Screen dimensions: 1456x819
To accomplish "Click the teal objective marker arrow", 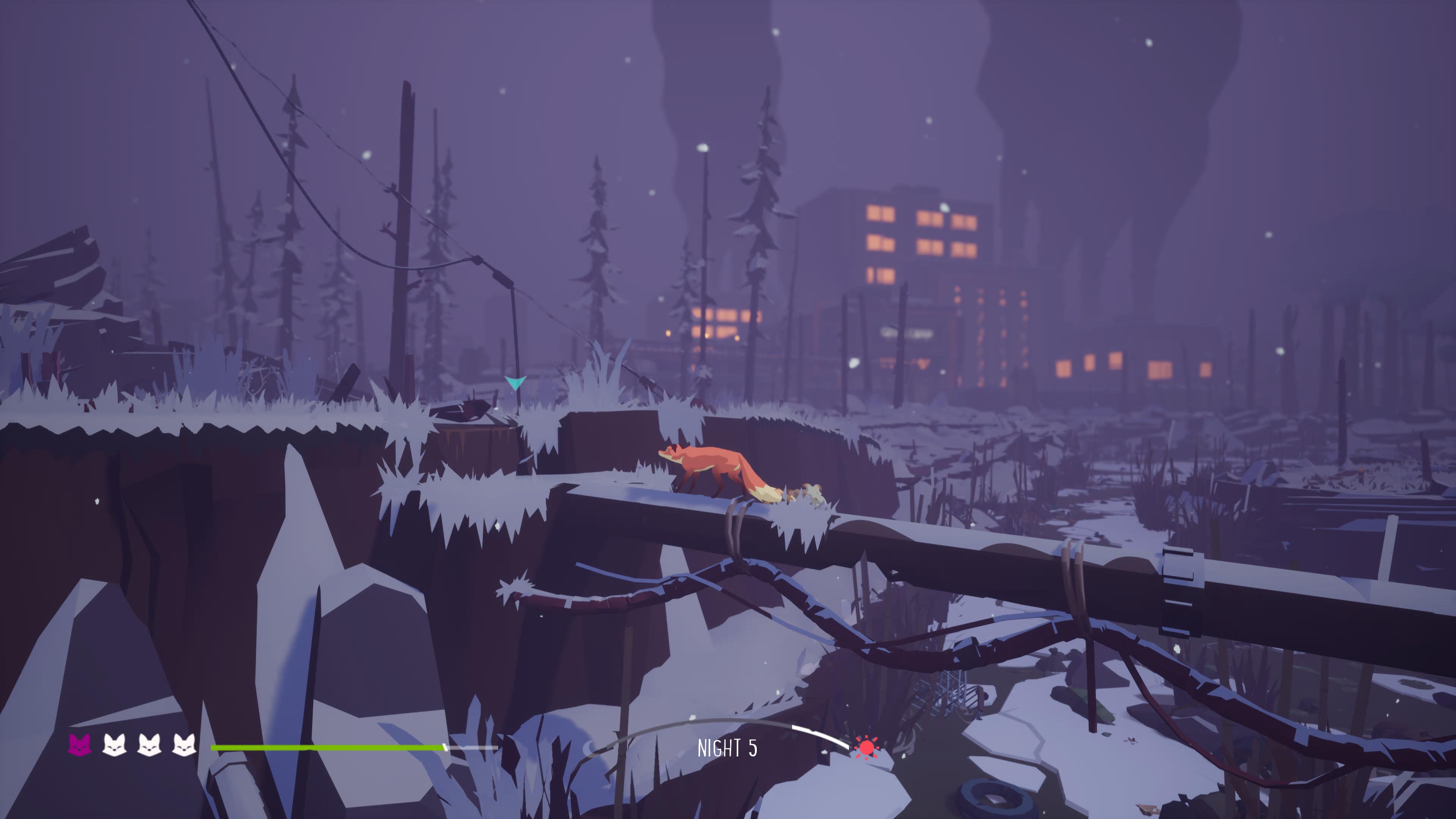I will 515,383.
